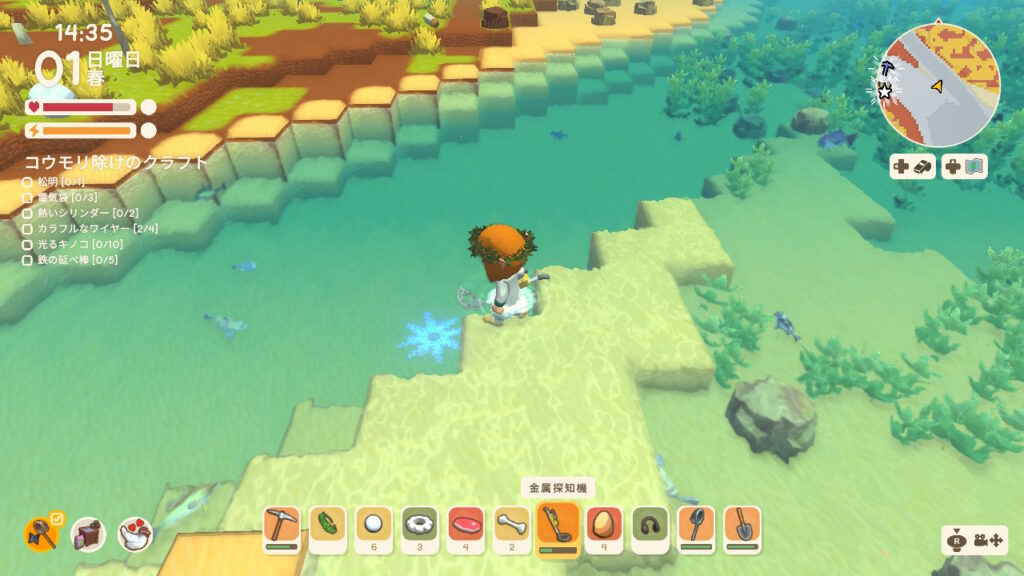This screenshot has height=576, width=1024.
Task: Open the furniture building mode icon
Action: (88, 535)
